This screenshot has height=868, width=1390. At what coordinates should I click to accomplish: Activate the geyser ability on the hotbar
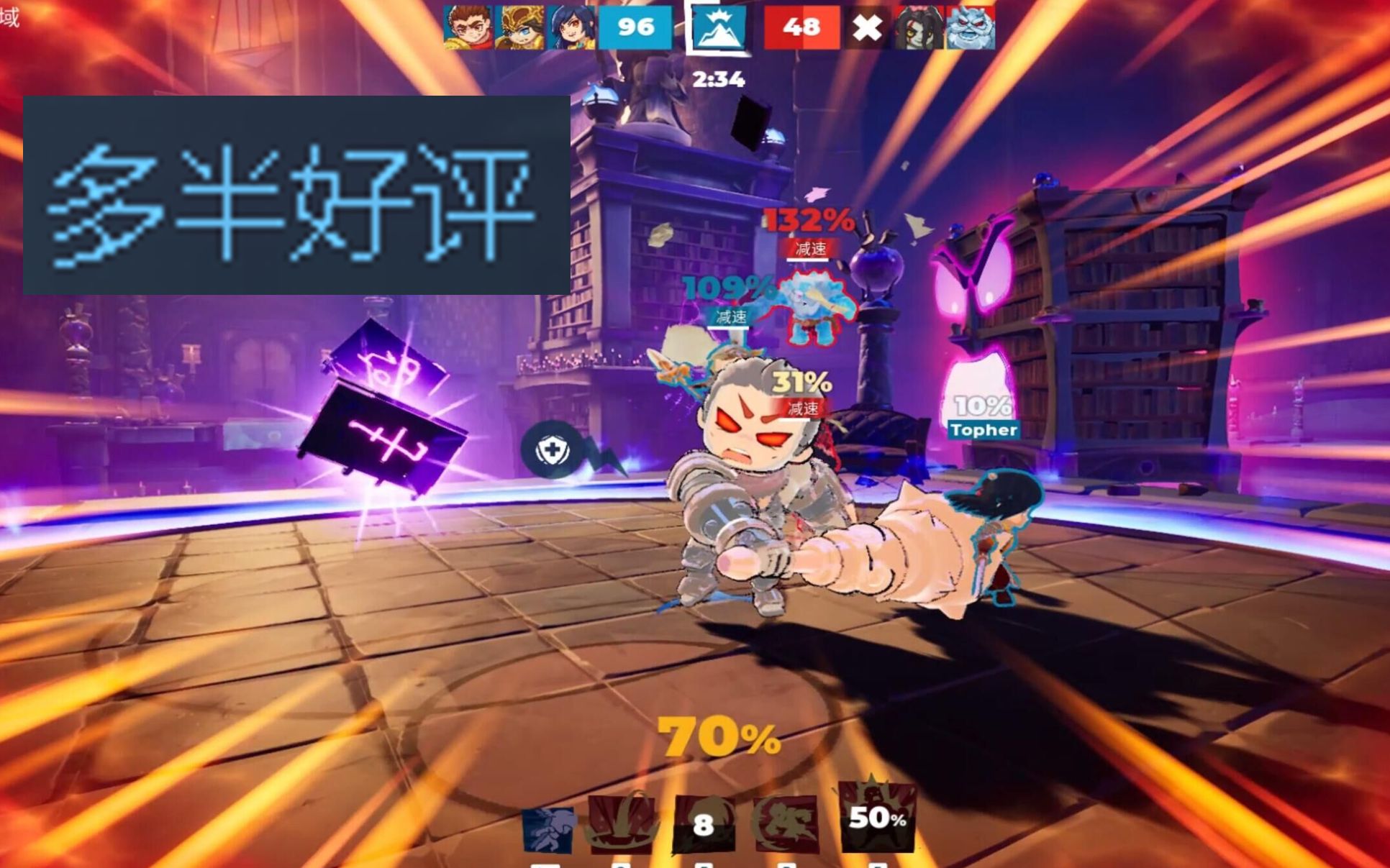click(622, 822)
